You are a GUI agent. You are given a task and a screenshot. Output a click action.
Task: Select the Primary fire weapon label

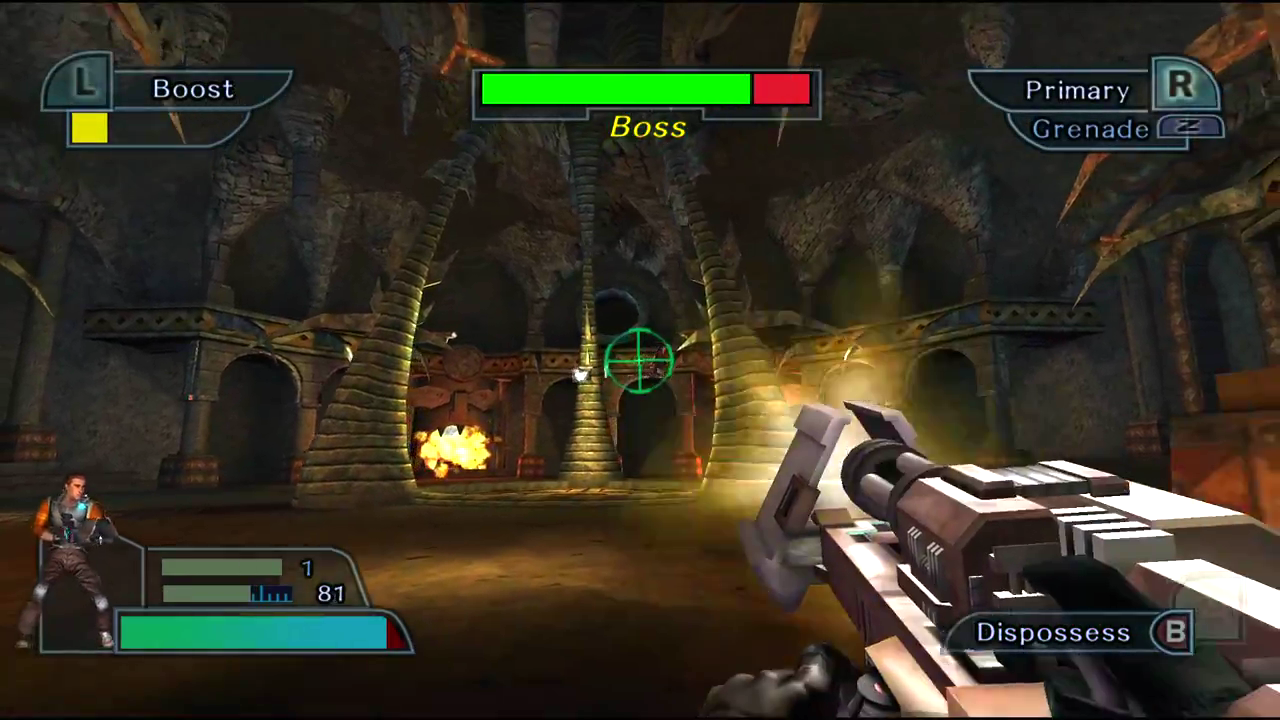pyautogui.click(x=1077, y=91)
